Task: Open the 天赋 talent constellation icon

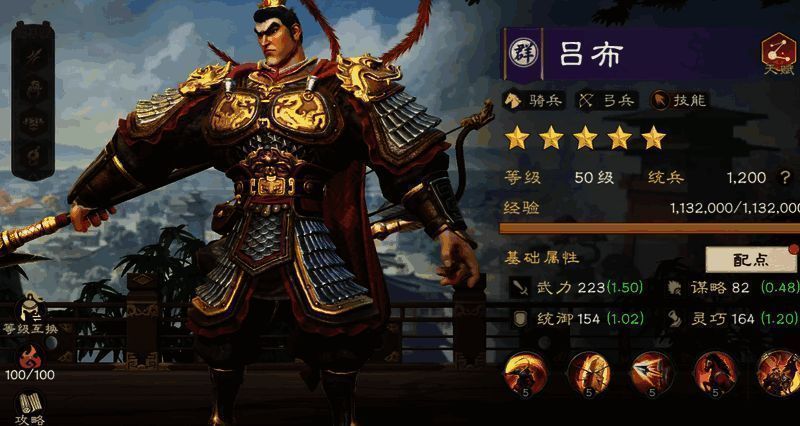Action: [778, 52]
